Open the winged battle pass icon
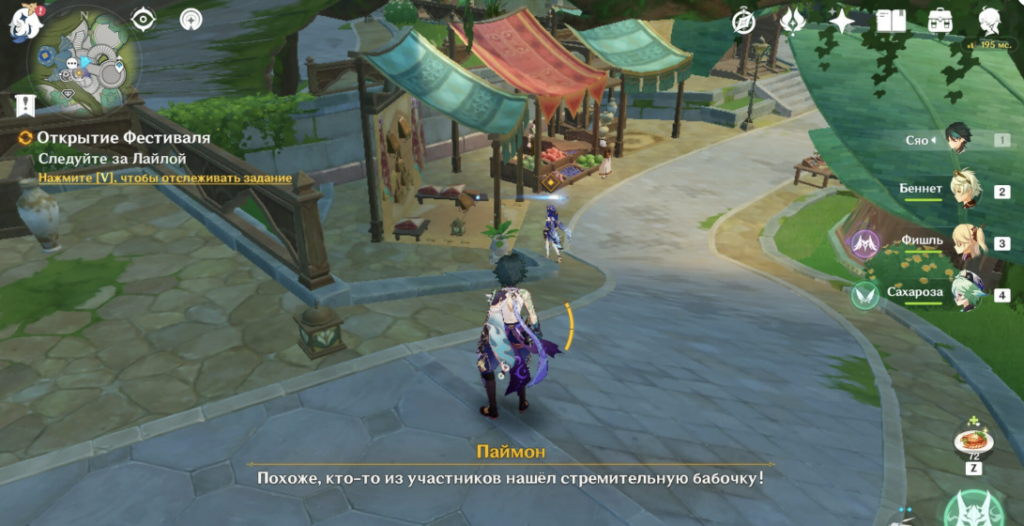 click(x=793, y=21)
